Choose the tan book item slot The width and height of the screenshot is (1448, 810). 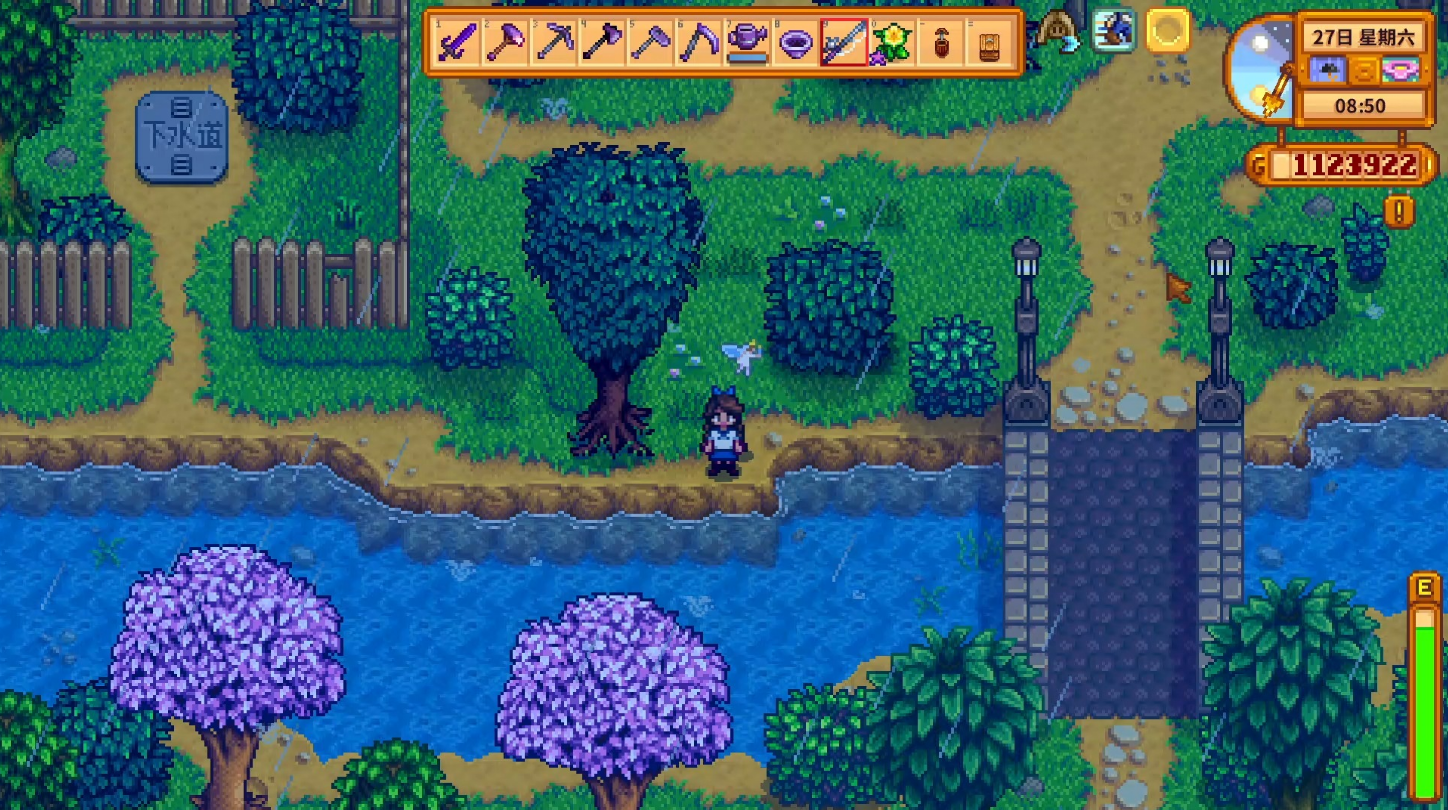pyautogui.click(x=988, y=43)
